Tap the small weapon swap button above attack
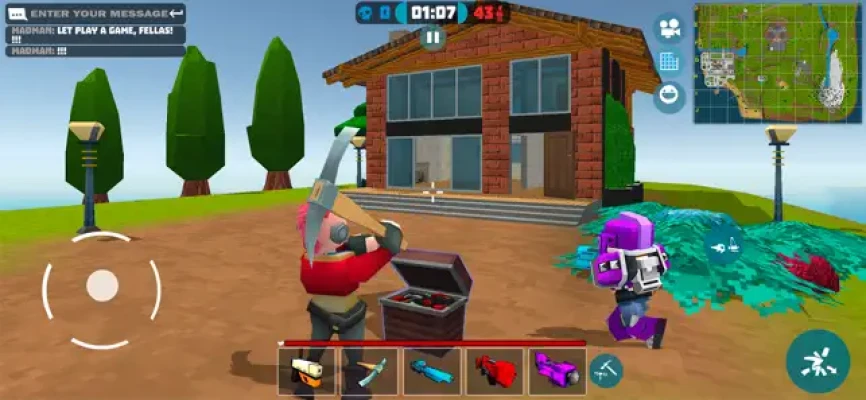 tap(724, 244)
